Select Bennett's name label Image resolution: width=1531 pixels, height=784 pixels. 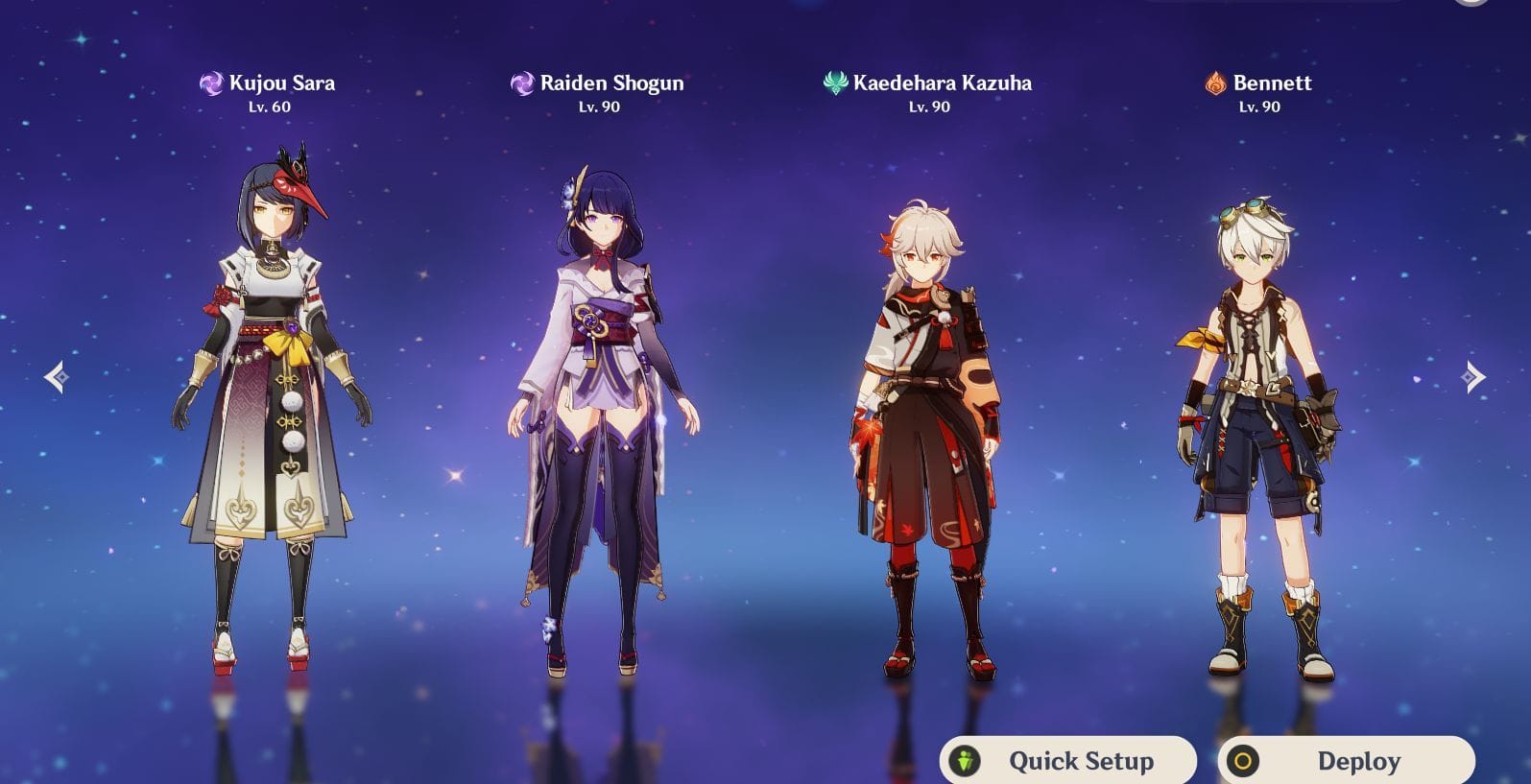1274,83
